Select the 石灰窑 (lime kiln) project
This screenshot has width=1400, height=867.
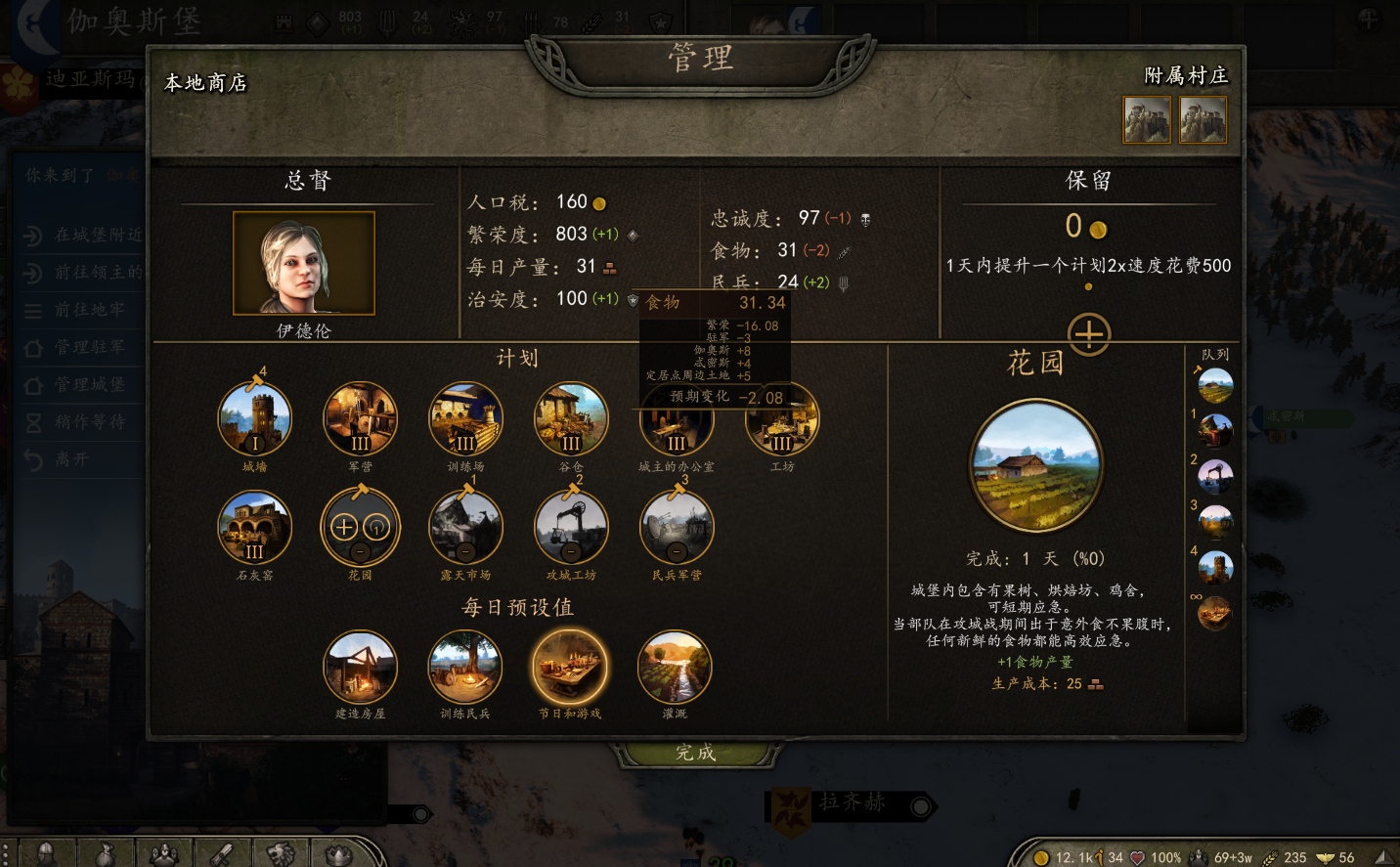(x=255, y=528)
